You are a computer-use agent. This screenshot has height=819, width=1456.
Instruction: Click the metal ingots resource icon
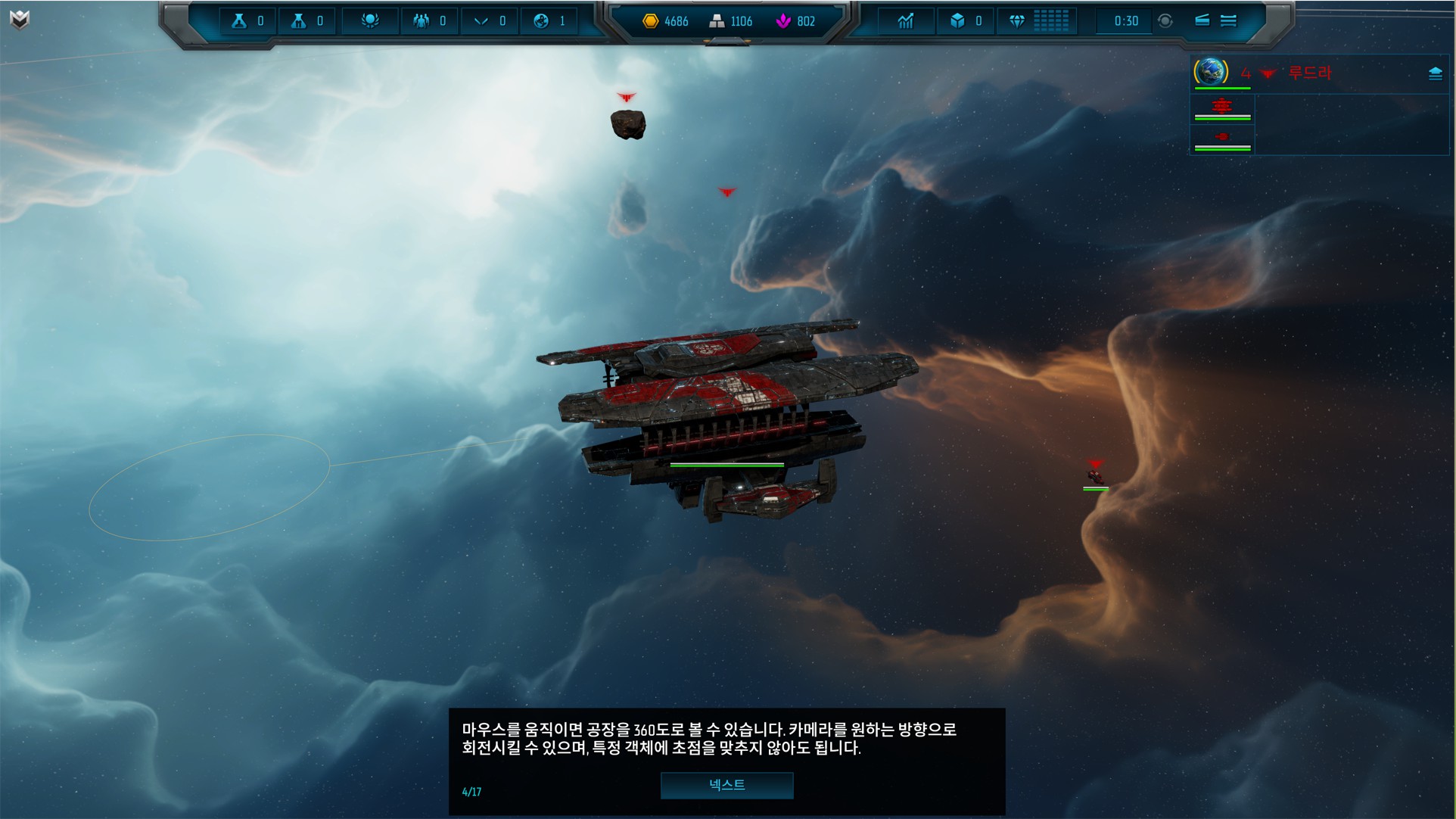(x=716, y=21)
